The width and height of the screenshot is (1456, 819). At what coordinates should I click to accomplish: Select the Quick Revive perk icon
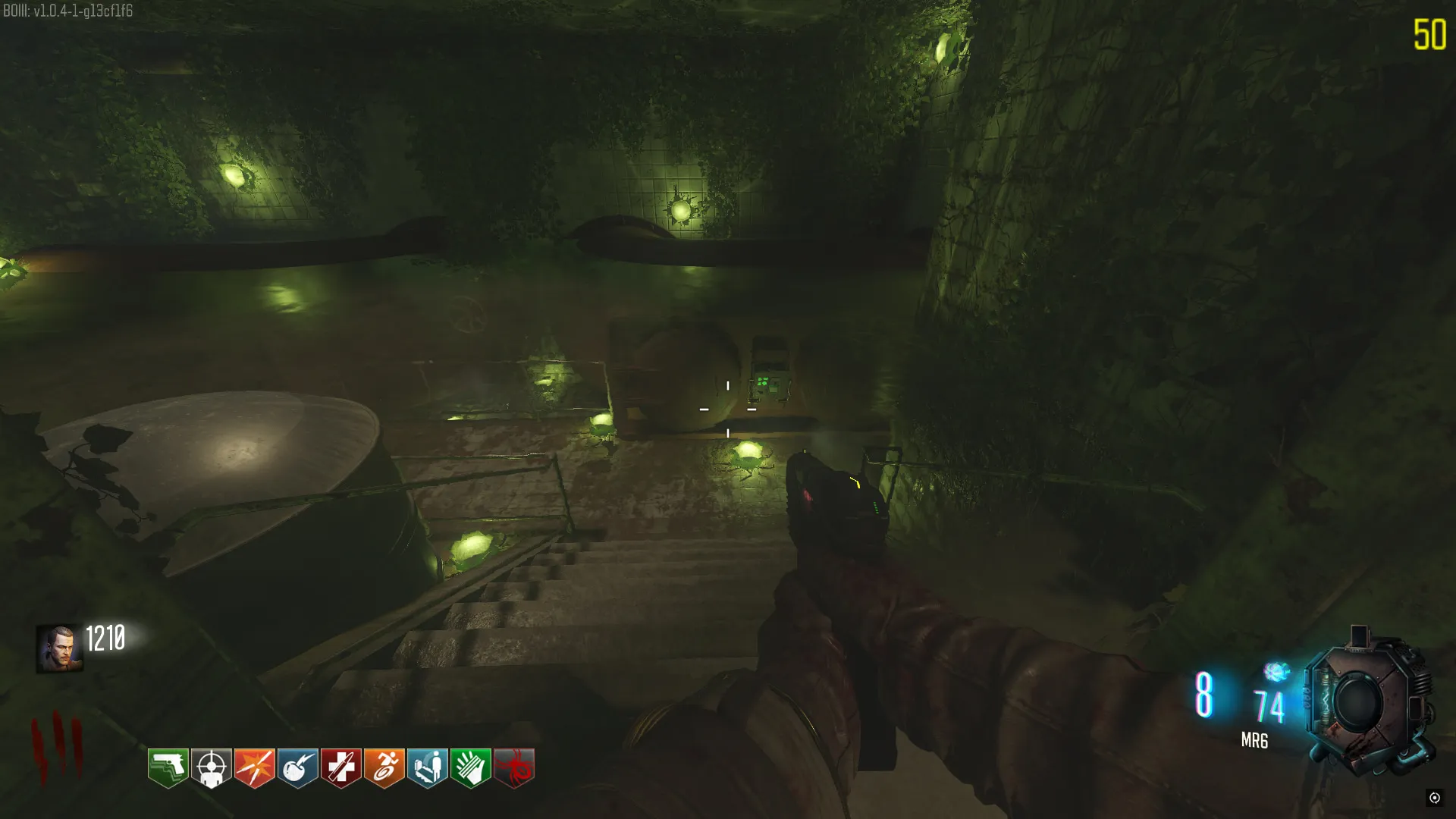[x=428, y=767]
